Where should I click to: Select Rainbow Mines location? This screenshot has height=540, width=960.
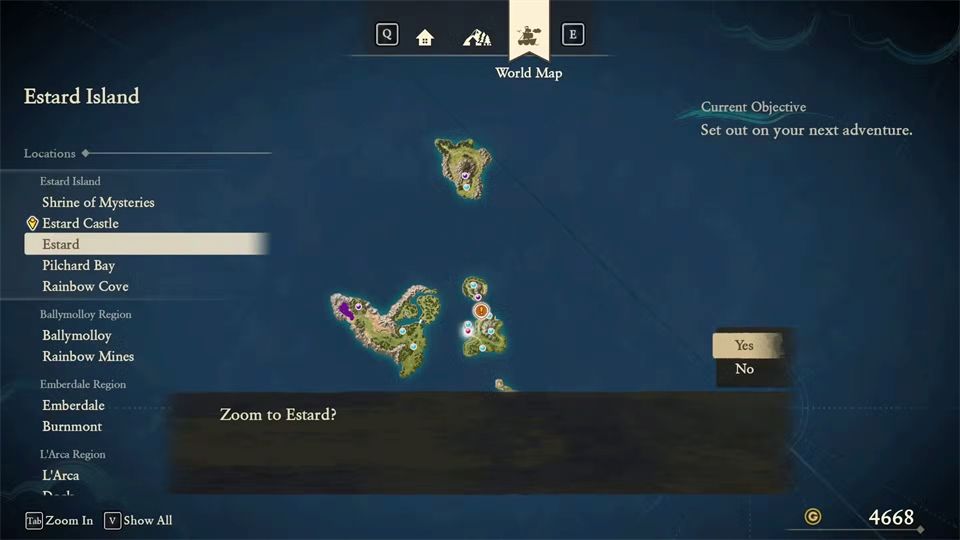[88, 356]
